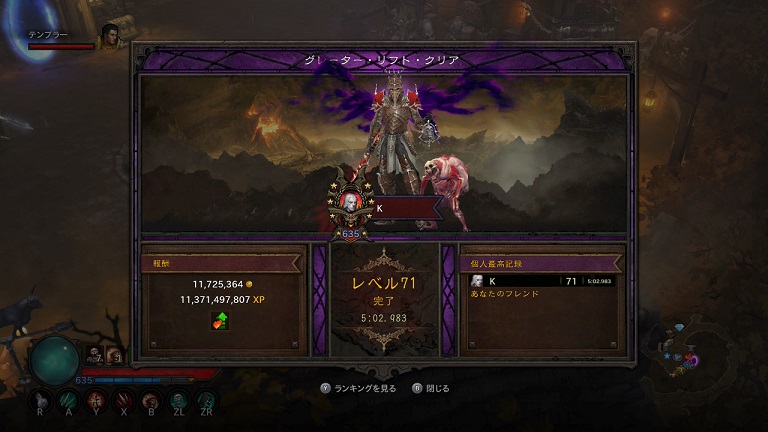The image size is (768, 432).
Task: Activate the skill icon labeled B
Action: [x=150, y=399]
